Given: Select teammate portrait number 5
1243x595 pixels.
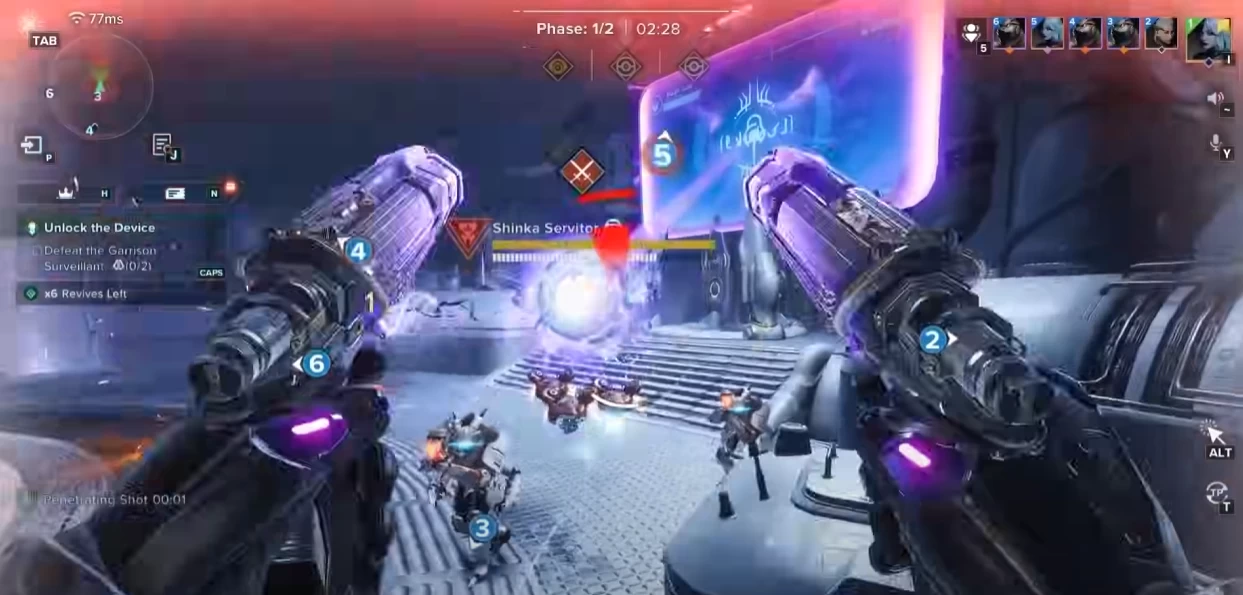Looking at the screenshot, I should 1046,33.
